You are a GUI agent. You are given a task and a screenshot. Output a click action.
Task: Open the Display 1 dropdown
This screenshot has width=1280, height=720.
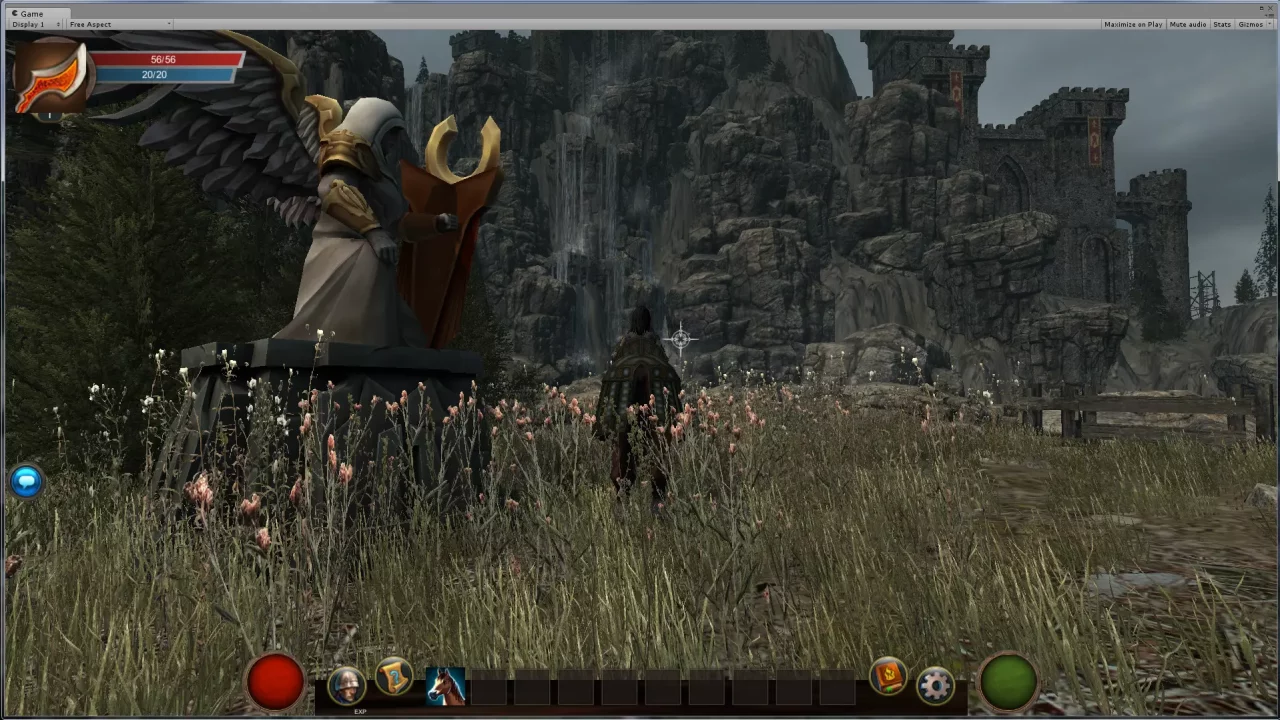(36, 24)
